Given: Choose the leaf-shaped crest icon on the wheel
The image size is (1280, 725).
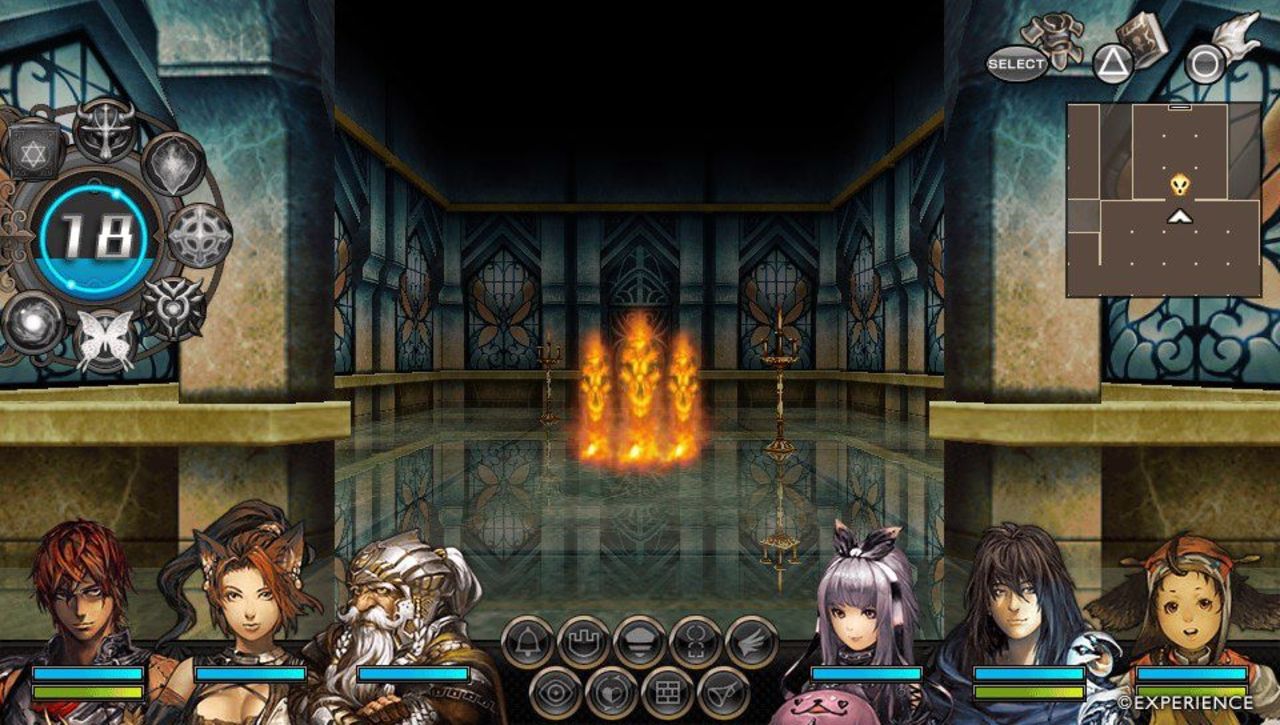Looking at the screenshot, I should [173, 165].
